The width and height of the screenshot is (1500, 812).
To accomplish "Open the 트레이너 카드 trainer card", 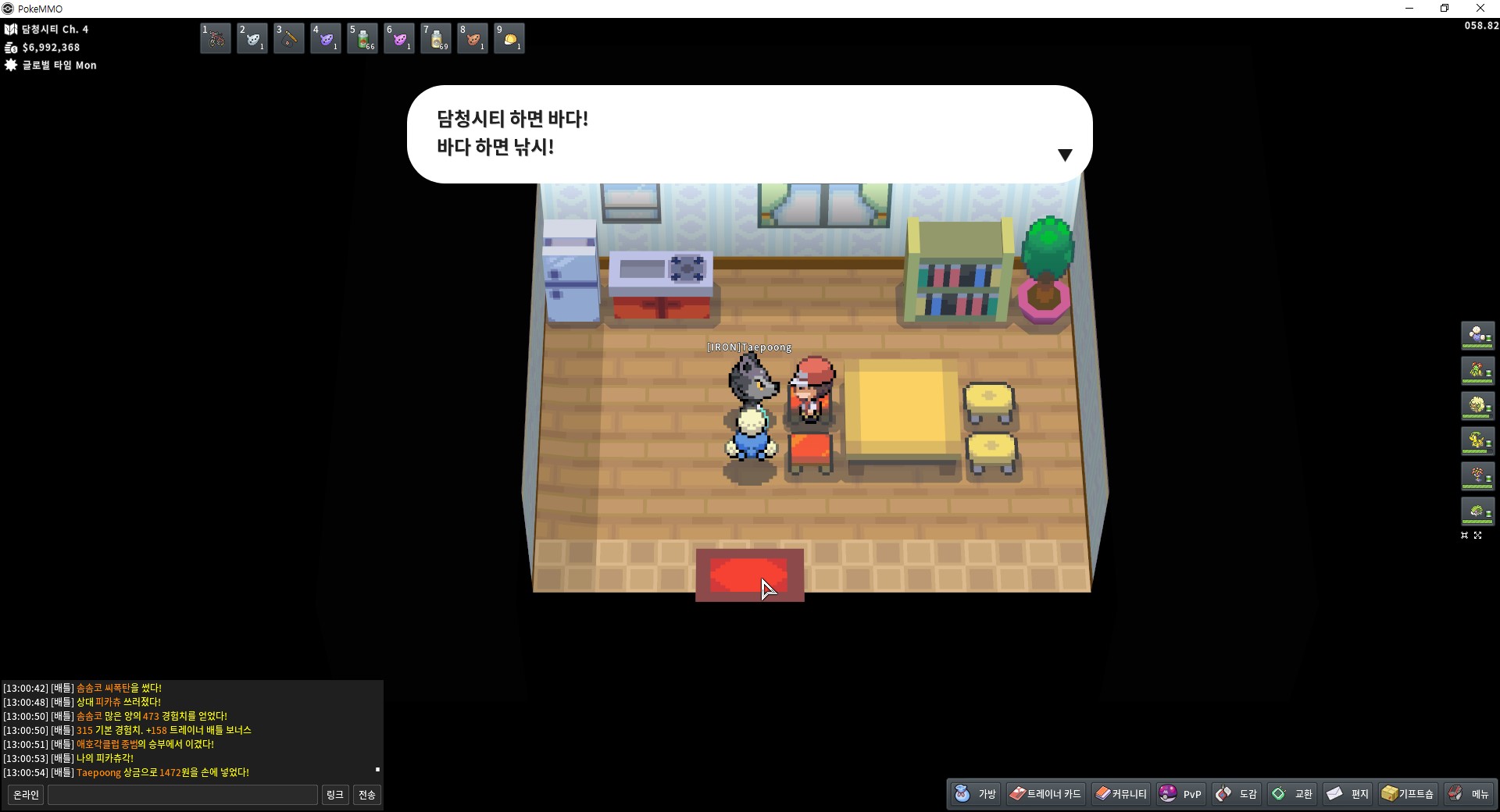I will point(1045,794).
